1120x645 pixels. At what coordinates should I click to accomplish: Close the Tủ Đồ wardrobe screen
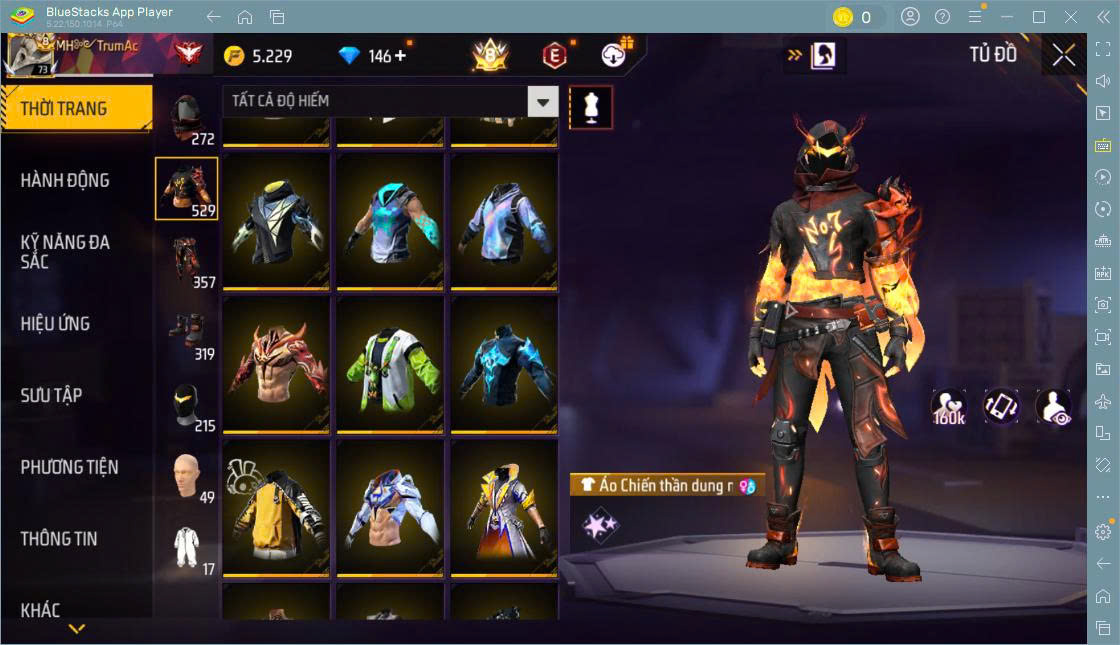[1064, 55]
